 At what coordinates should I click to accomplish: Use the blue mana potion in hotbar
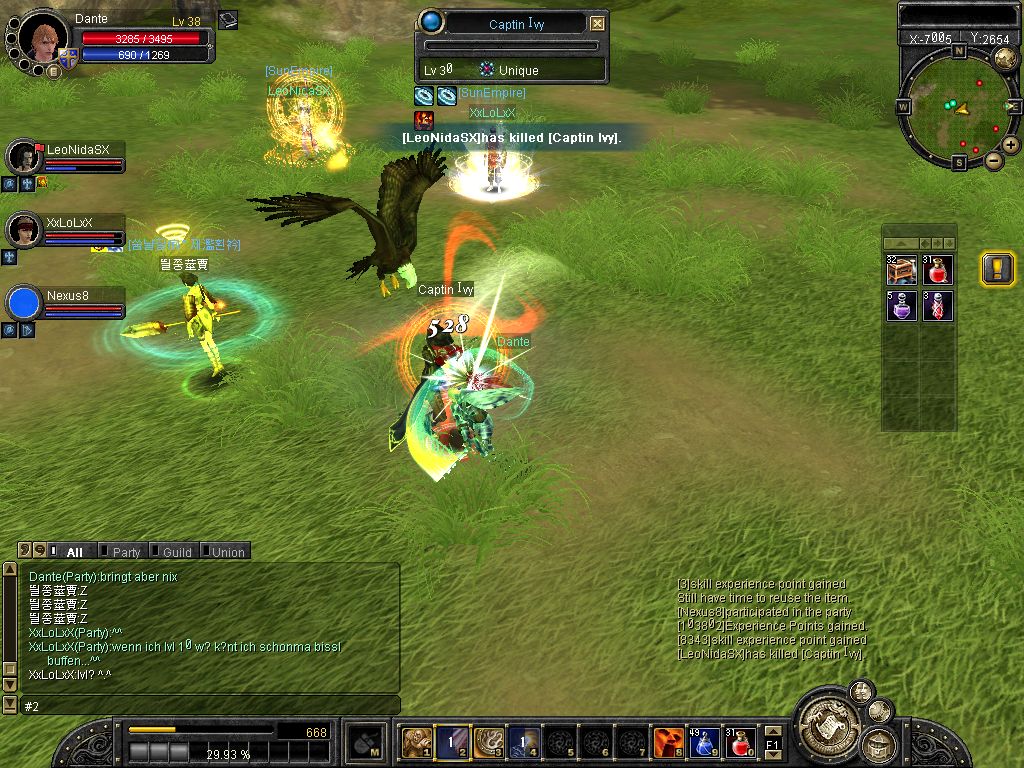click(704, 742)
